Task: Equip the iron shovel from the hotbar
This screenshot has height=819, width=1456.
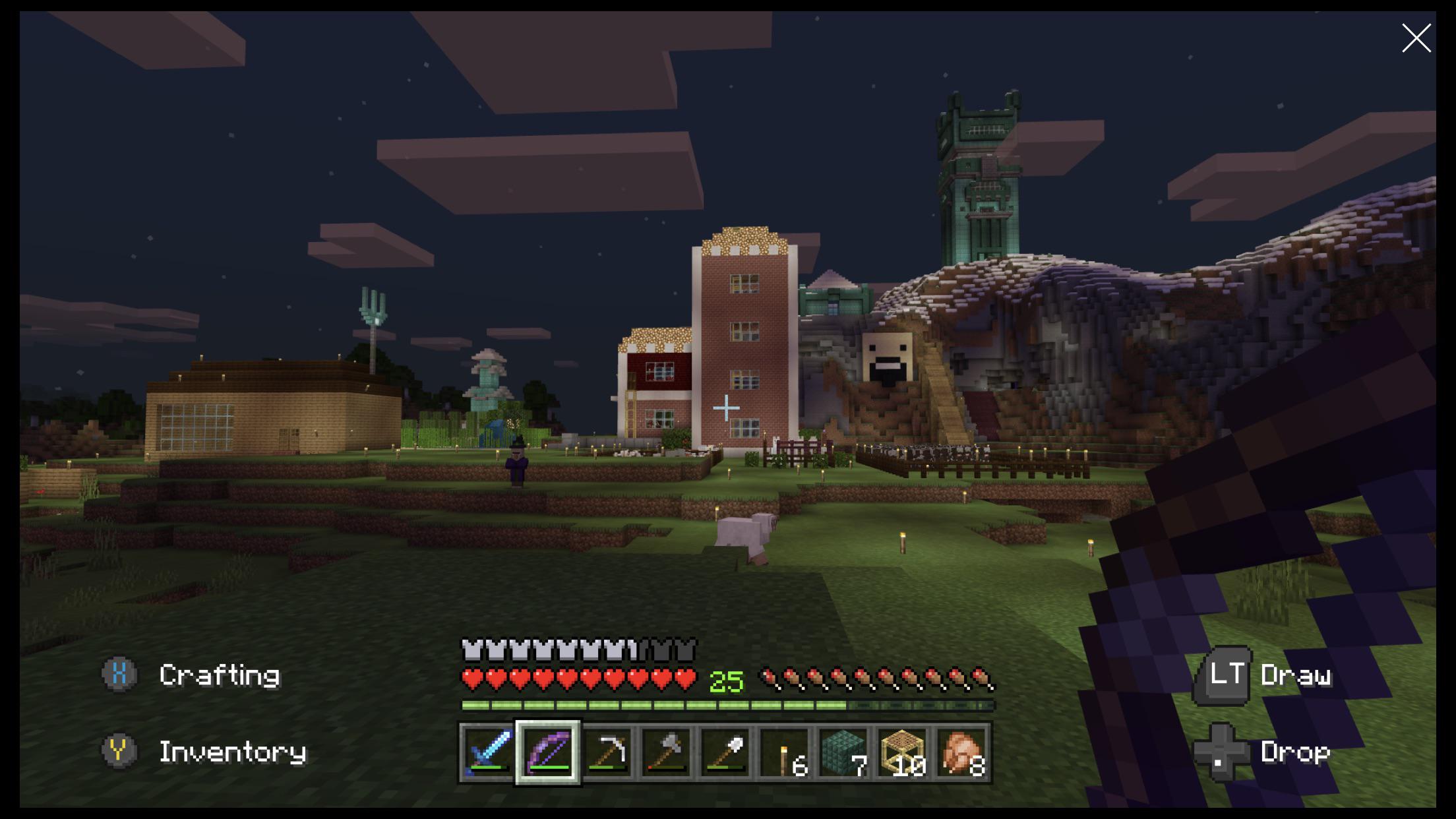Action: point(725,752)
